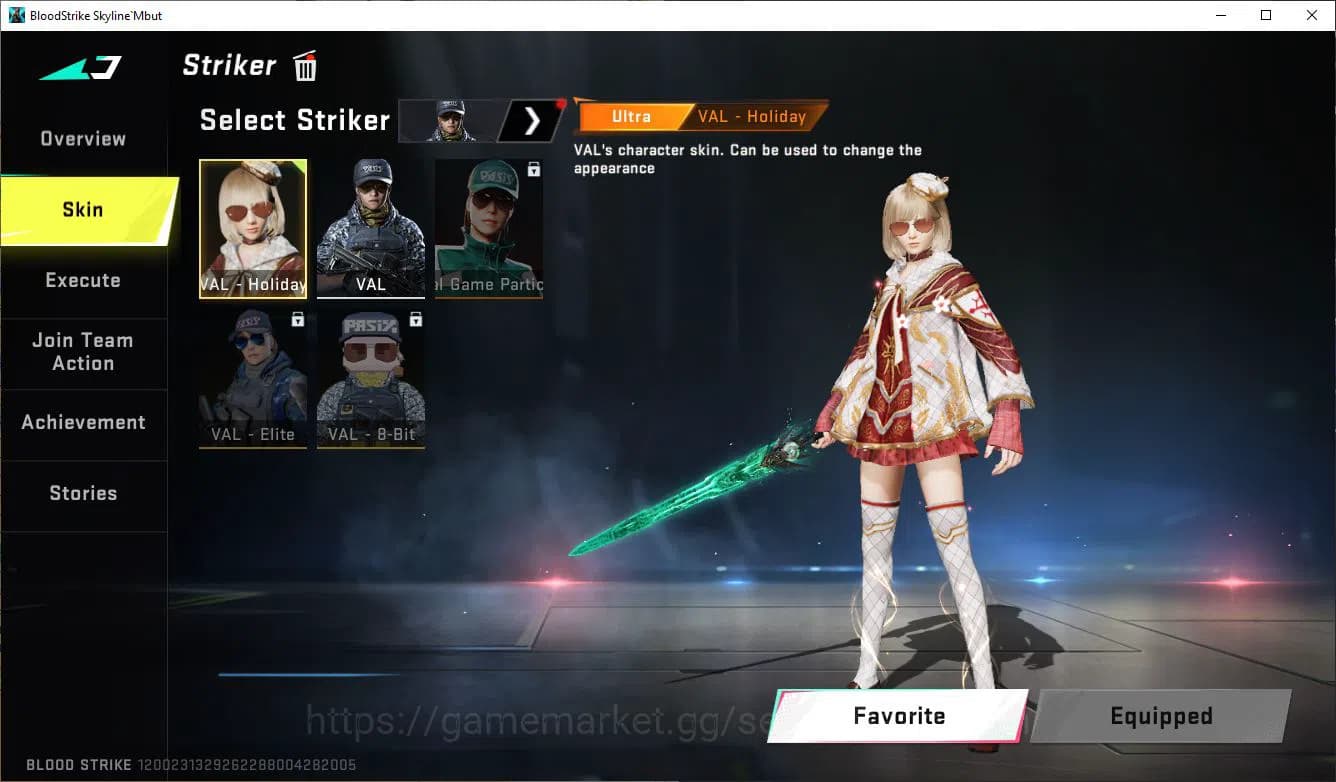The image size is (1336, 782).
Task: Click the orange Ultra rarity badge
Action: 631,116
